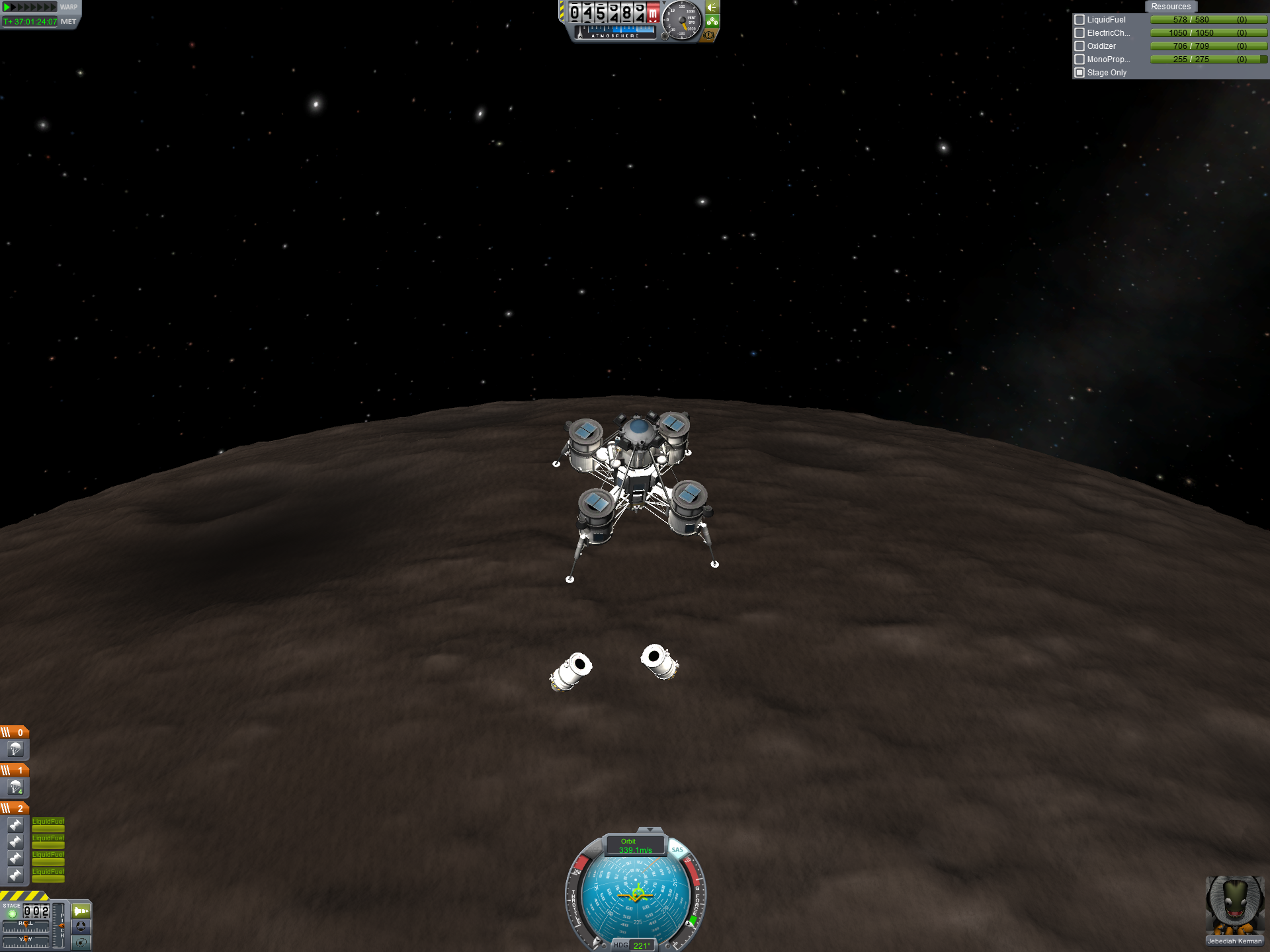
Task: Disable the Stage Only checkbox
Action: click(x=1079, y=73)
